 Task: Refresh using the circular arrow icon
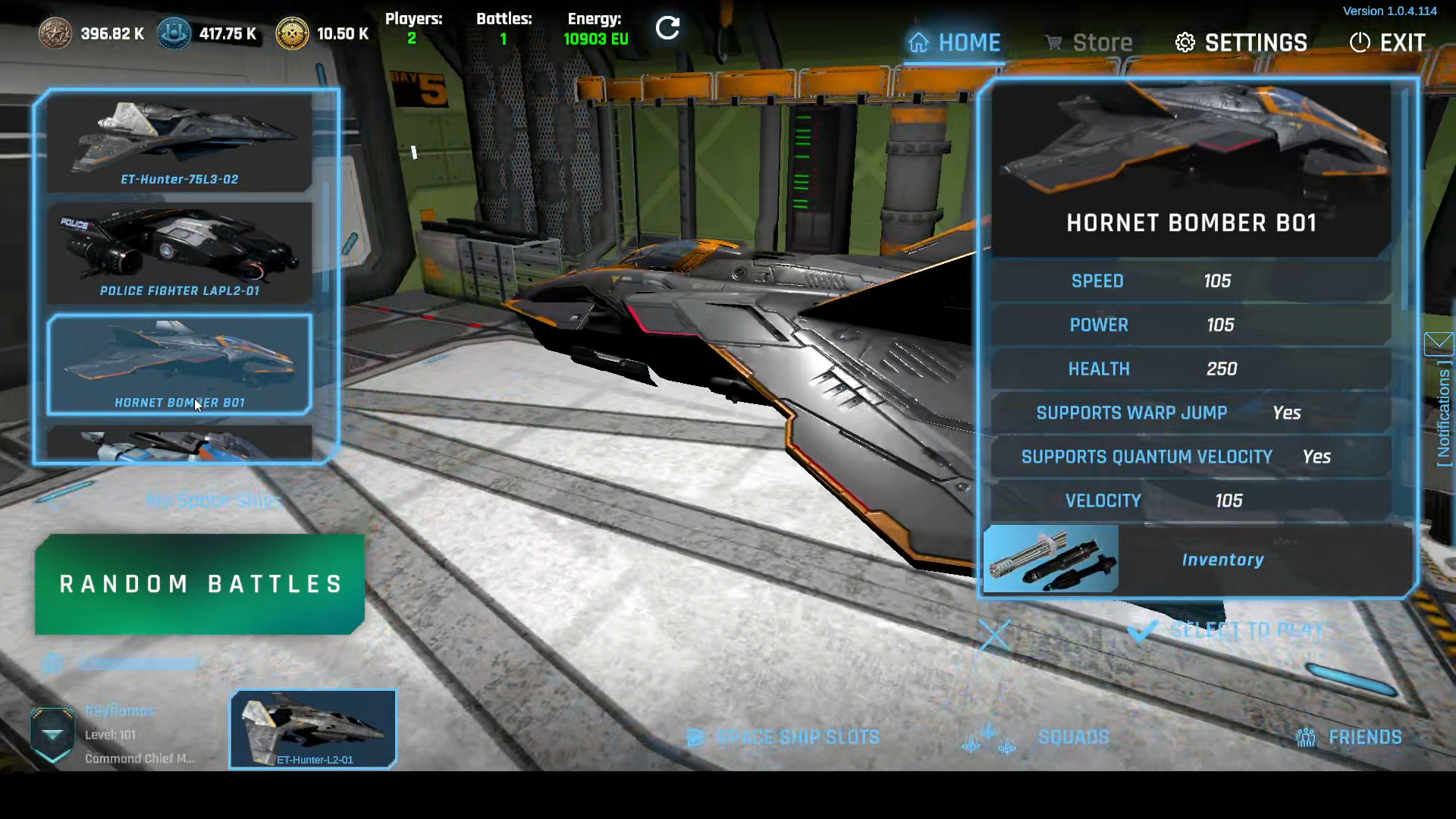[667, 29]
